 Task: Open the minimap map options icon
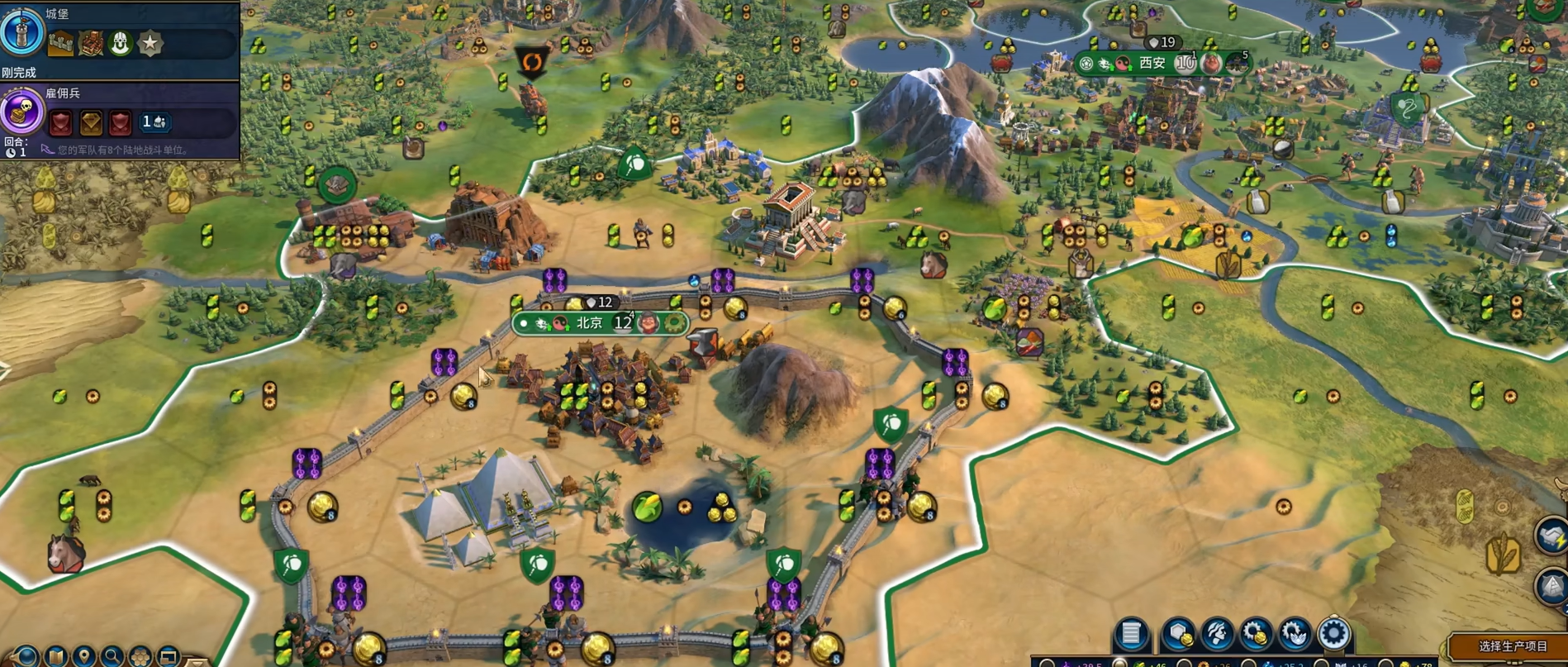point(56,658)
